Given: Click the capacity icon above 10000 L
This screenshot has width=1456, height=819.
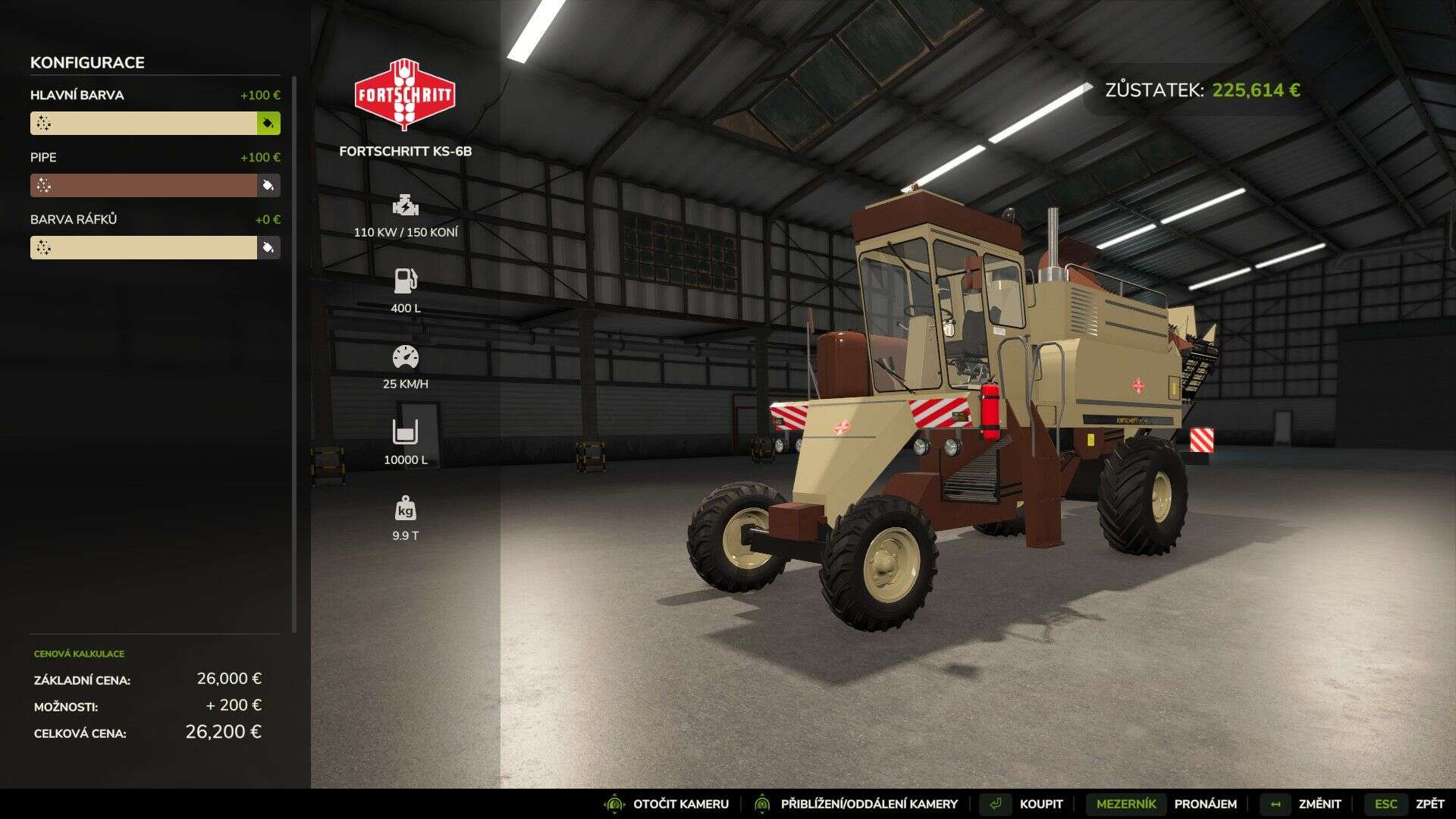Looking at the screenshot, I should 406,431.
